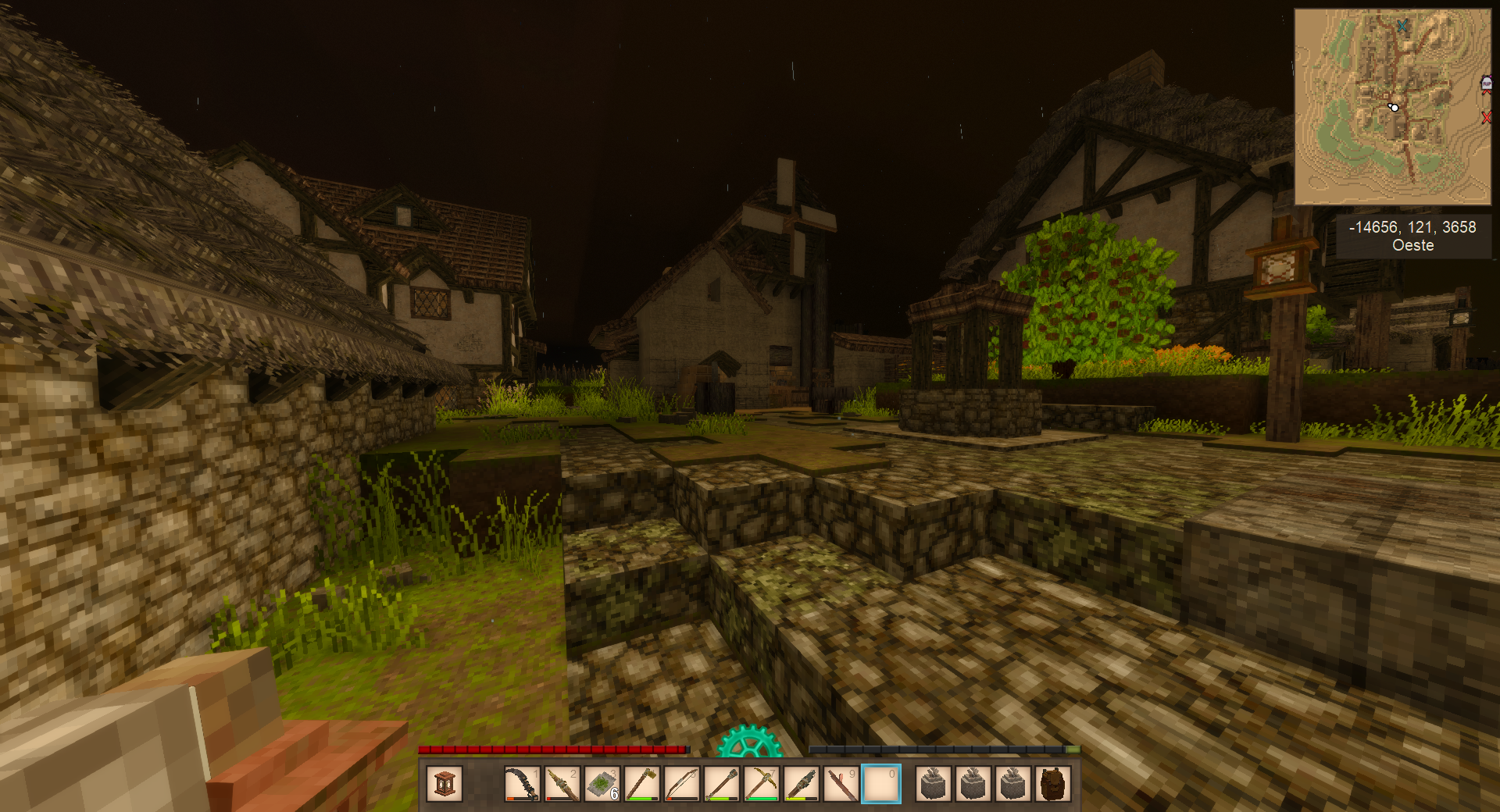Click the minimap's white player marker
1500x812 pixels.
pyautogui.click(x=1394, y=107)
